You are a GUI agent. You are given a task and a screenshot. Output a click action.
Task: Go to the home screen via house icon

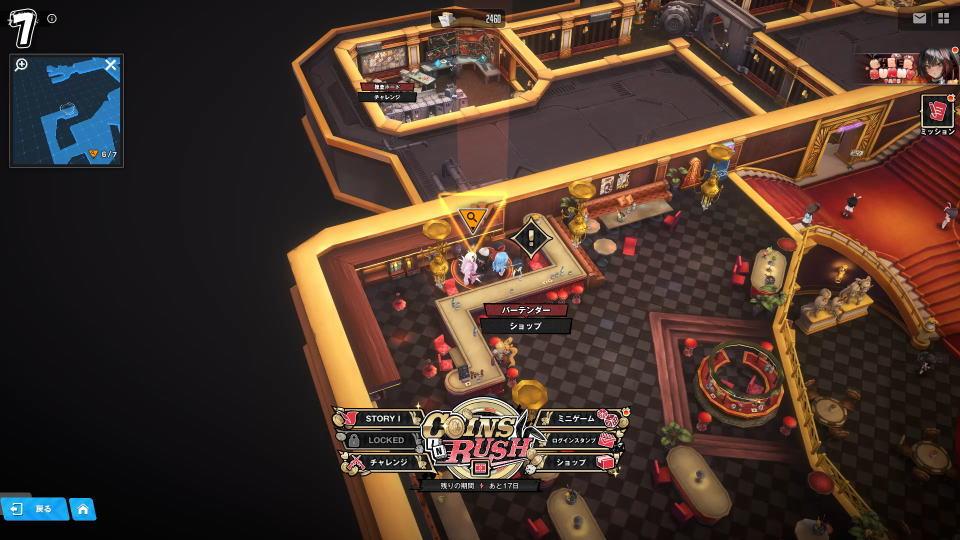click(83, 509)
